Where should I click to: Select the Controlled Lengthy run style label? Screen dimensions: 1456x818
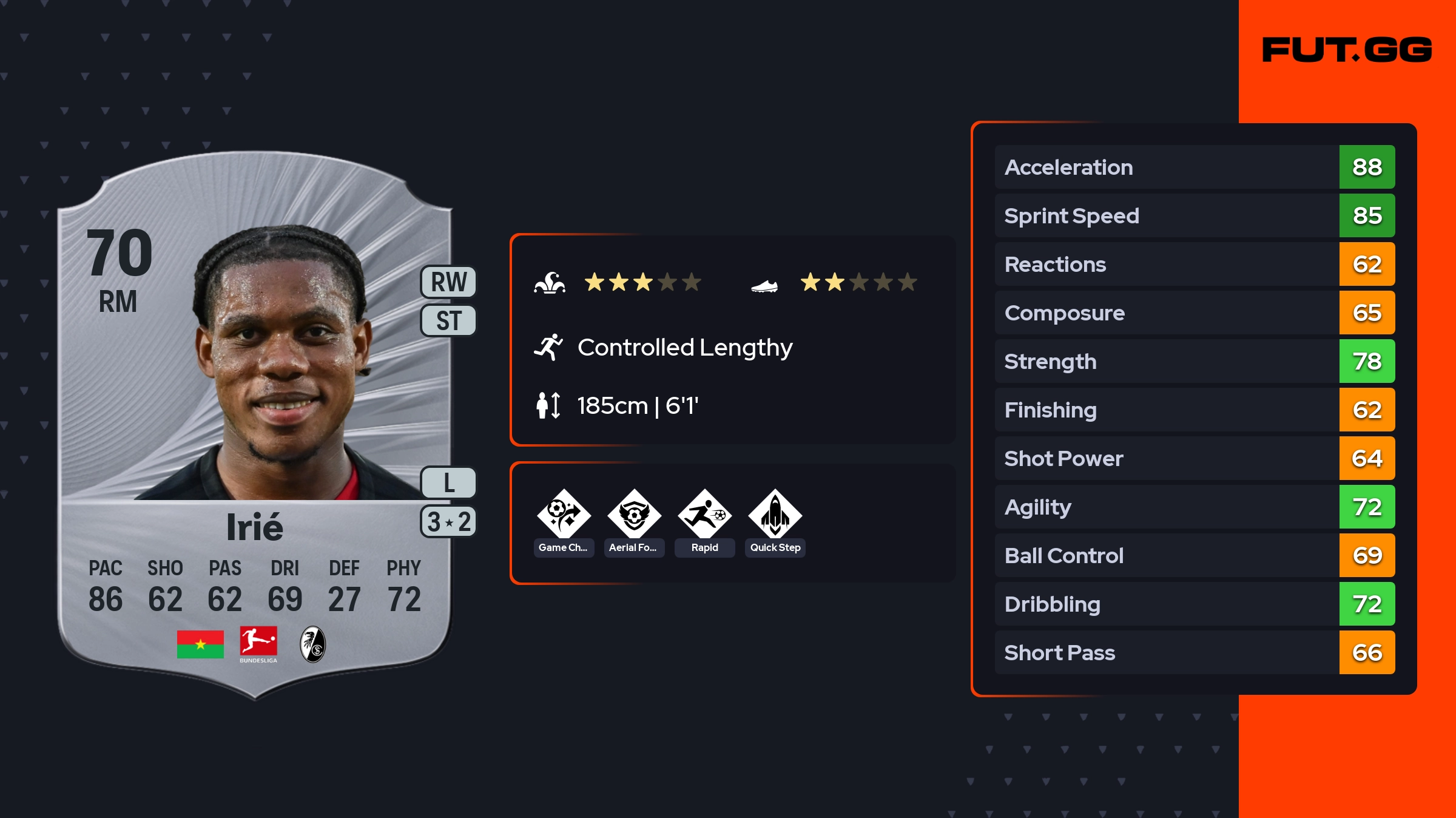click(x=684, y=348)
